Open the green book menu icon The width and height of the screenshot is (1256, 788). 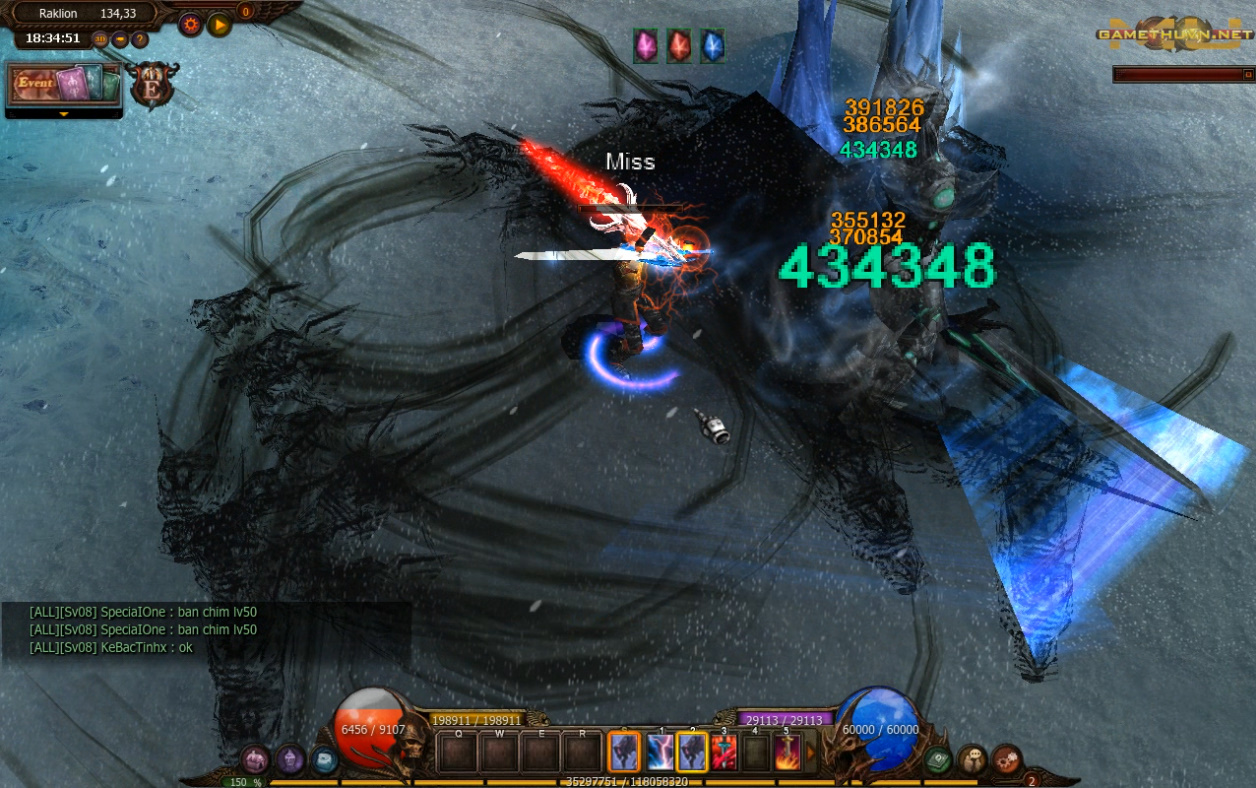937,760
